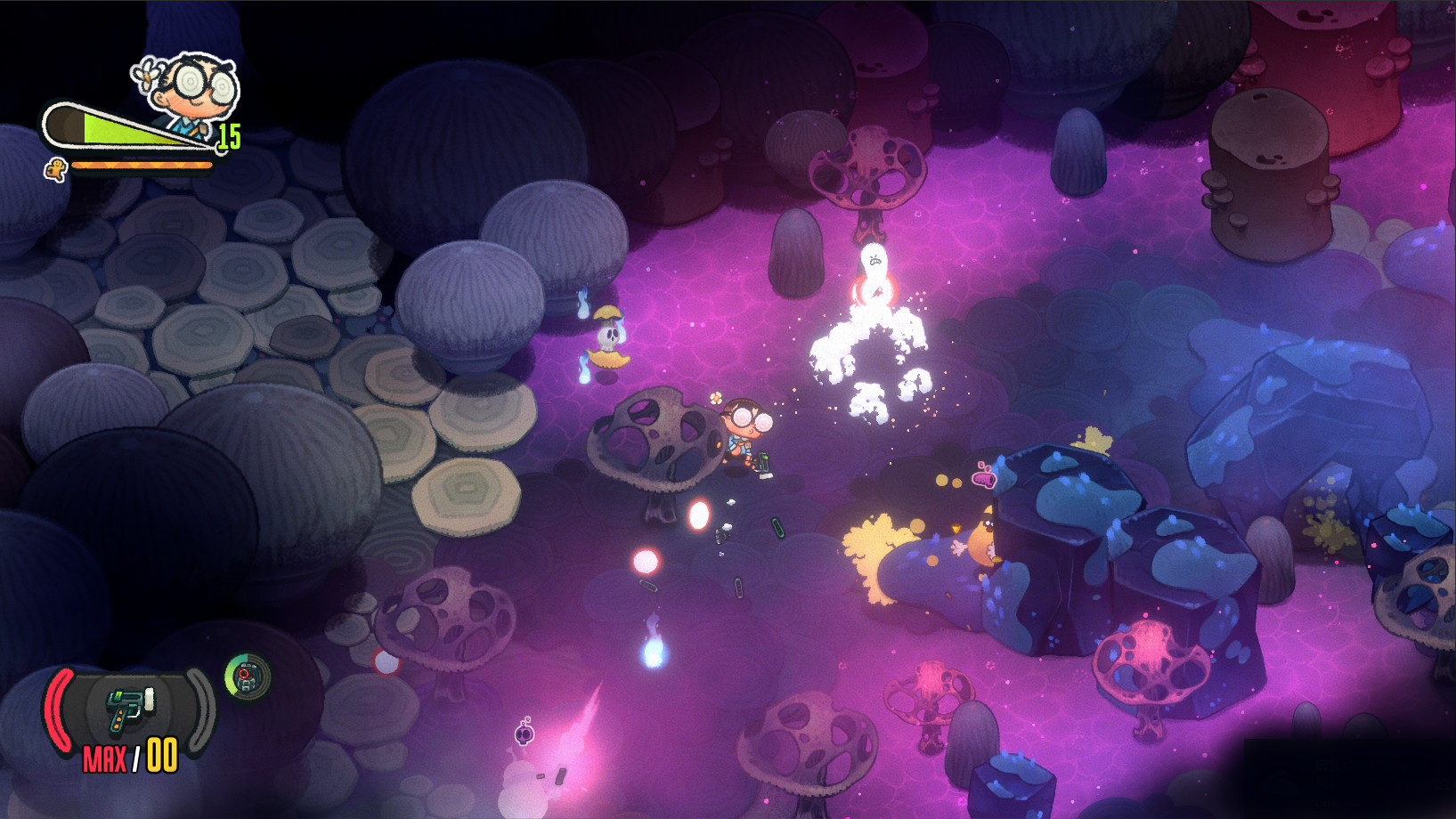Click the level number 15 badge
The height and width of the screenshot is (819, 1456).
tap(227, 135)
